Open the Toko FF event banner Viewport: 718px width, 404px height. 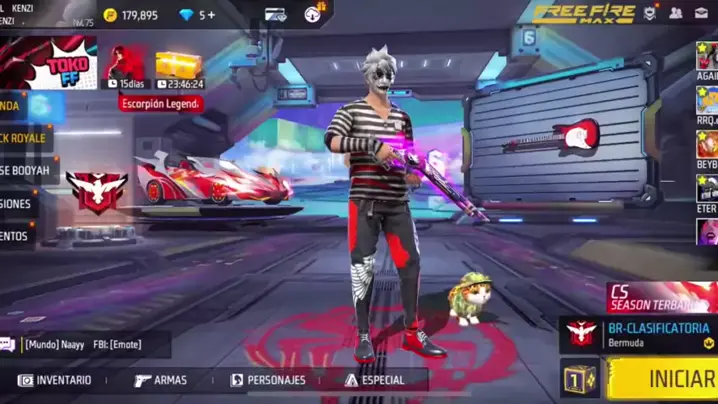(x=50, y=64)
